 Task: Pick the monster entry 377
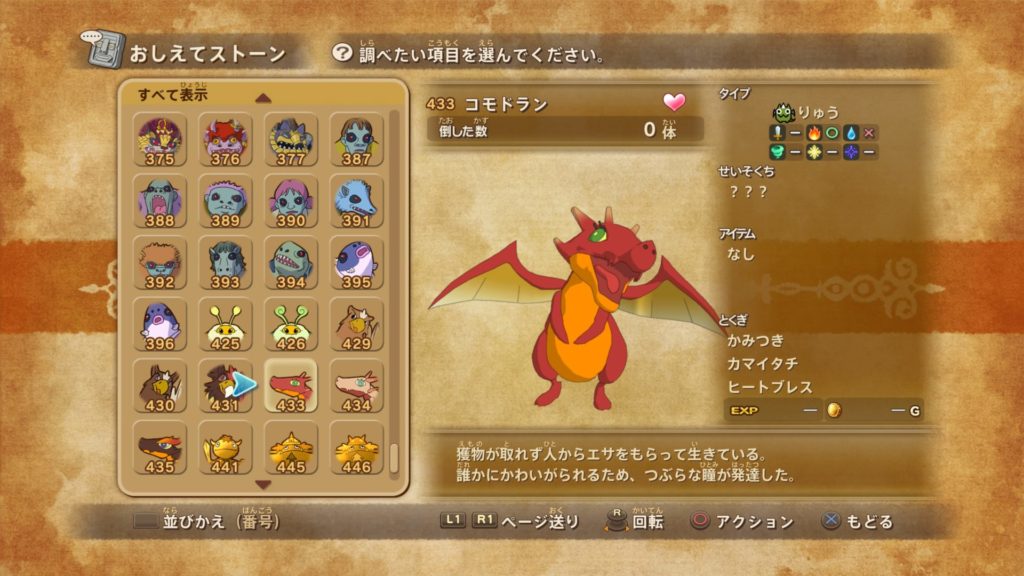point(291,139)
